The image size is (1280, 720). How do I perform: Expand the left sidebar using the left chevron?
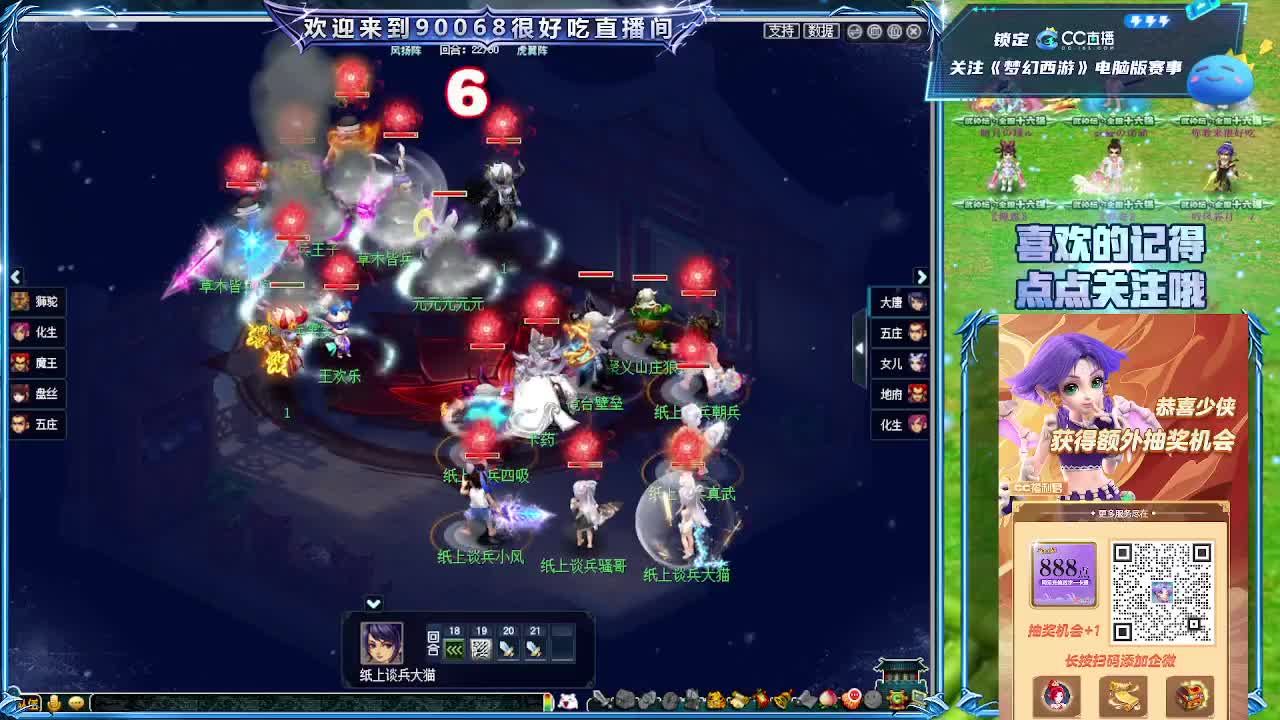coord(14,276)
